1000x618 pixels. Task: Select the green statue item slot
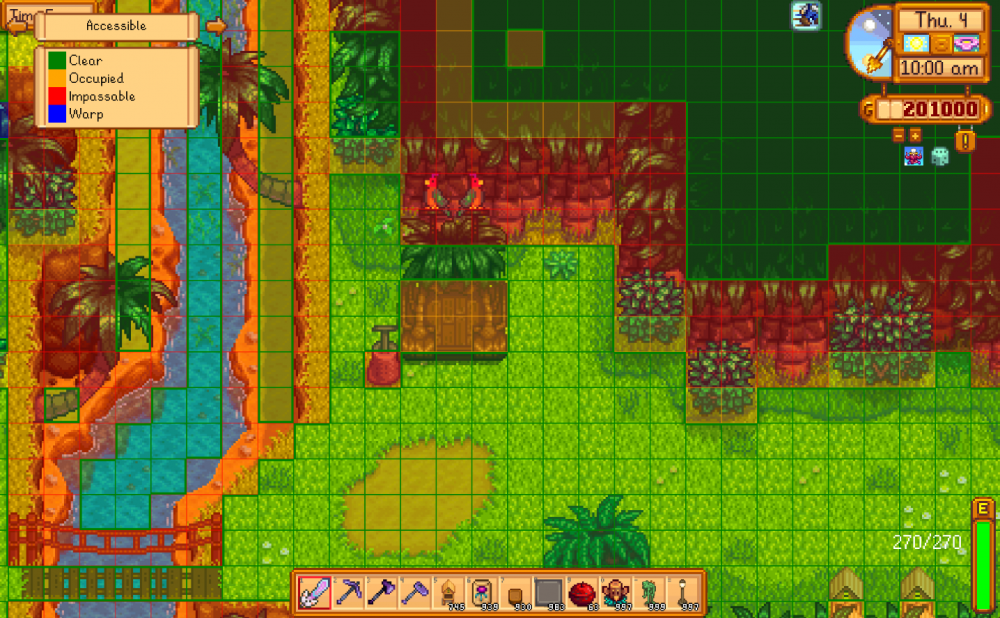tap(648, 592)
